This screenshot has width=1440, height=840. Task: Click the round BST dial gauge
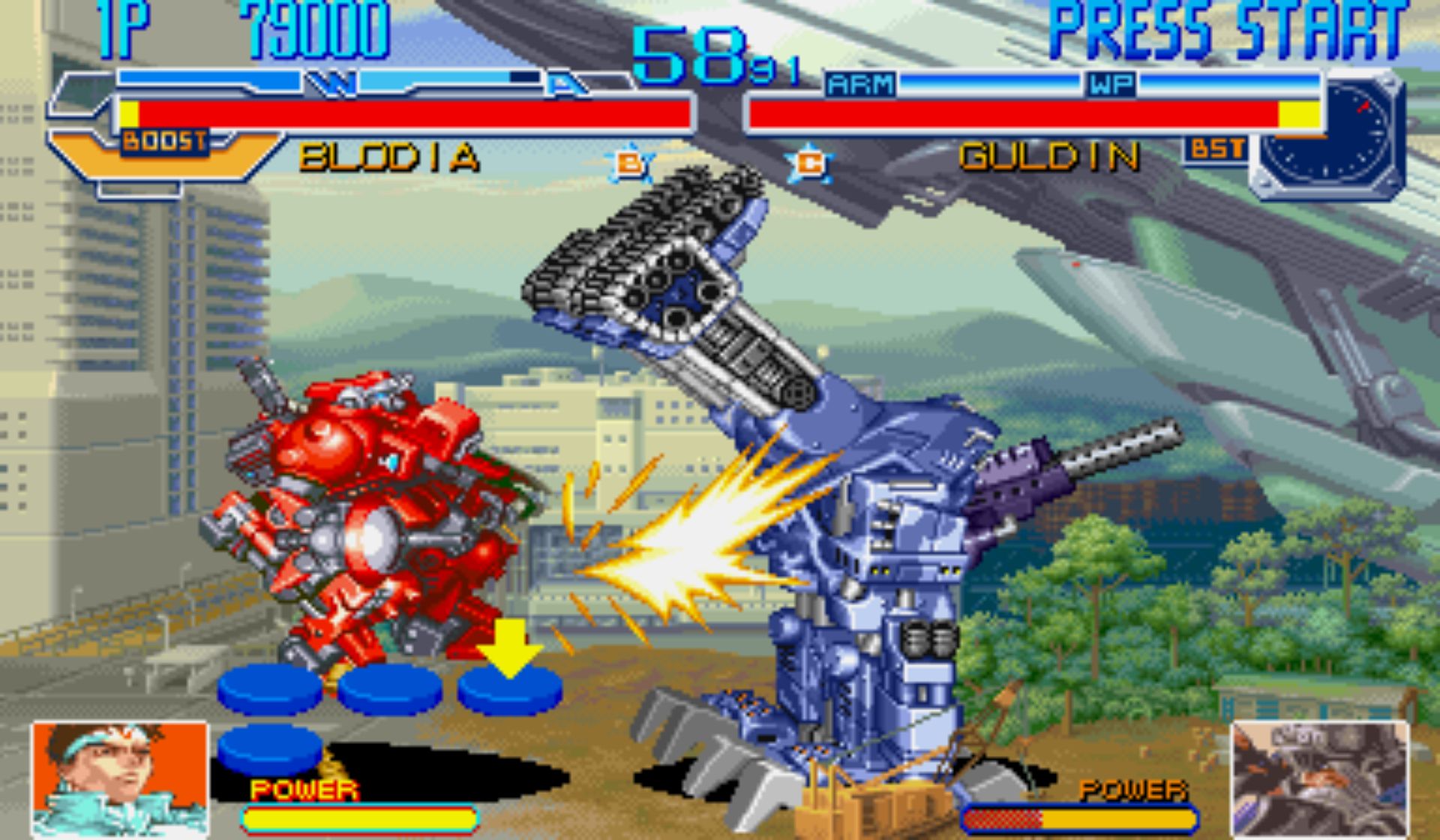(x=1328, y=135)
